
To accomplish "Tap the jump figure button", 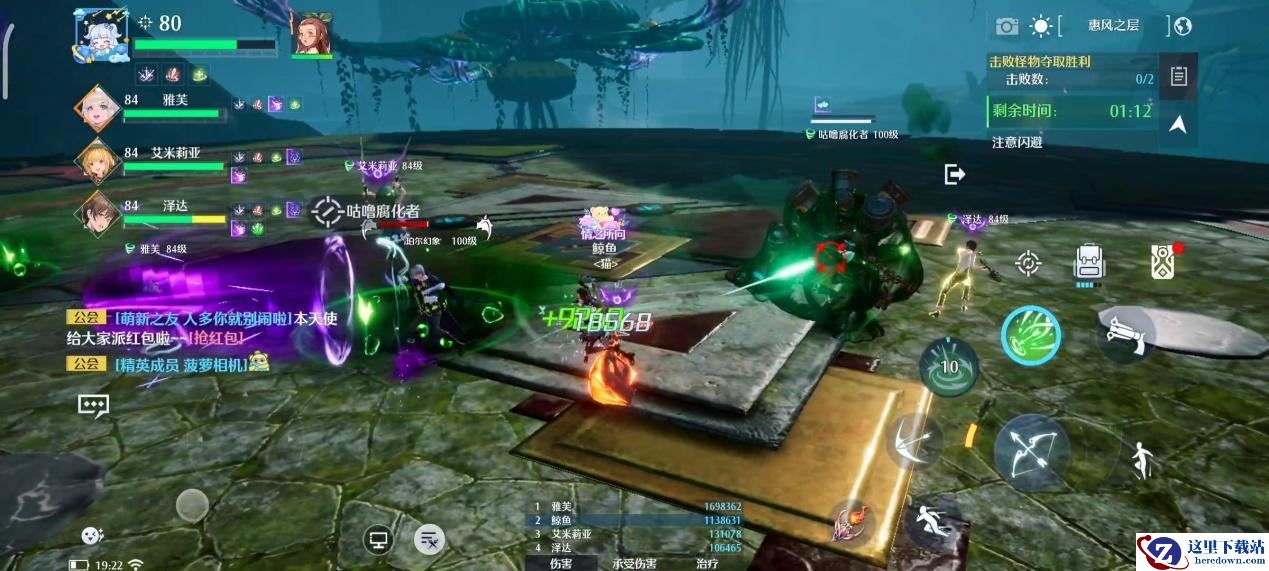I will click(x=1142, y=460).
